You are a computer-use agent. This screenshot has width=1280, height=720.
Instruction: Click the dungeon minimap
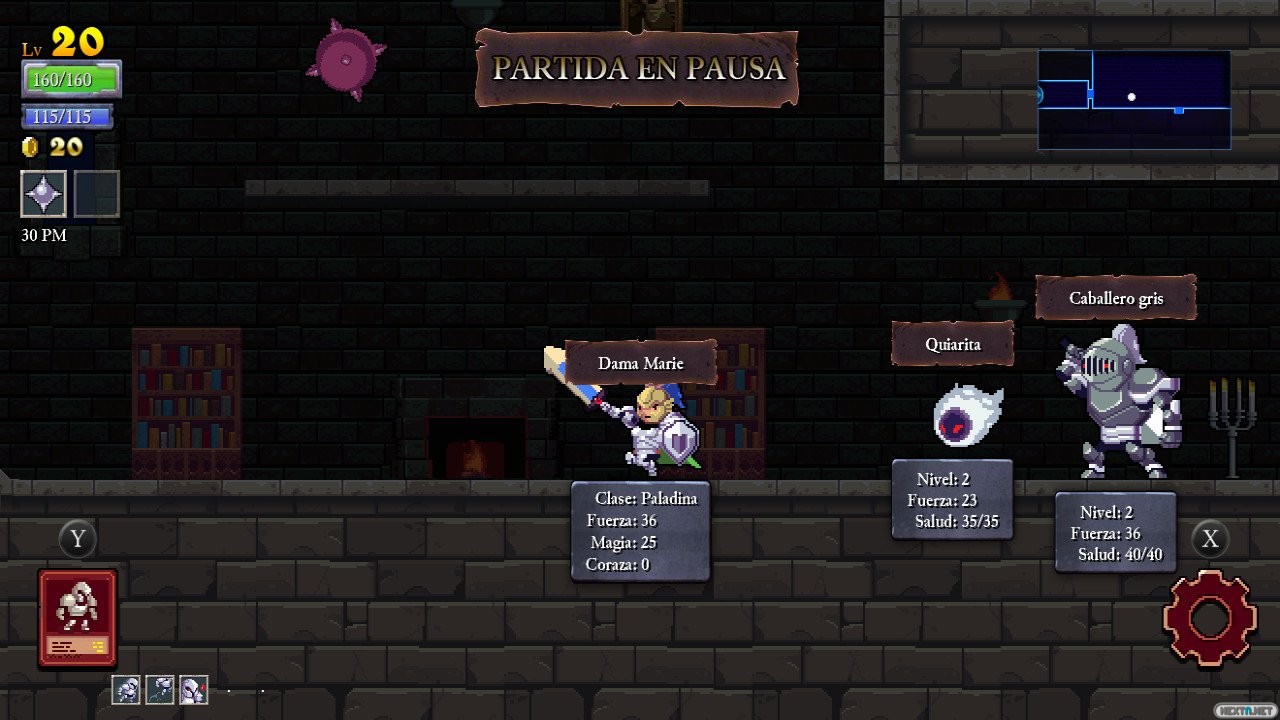[x=1133, y=100]
